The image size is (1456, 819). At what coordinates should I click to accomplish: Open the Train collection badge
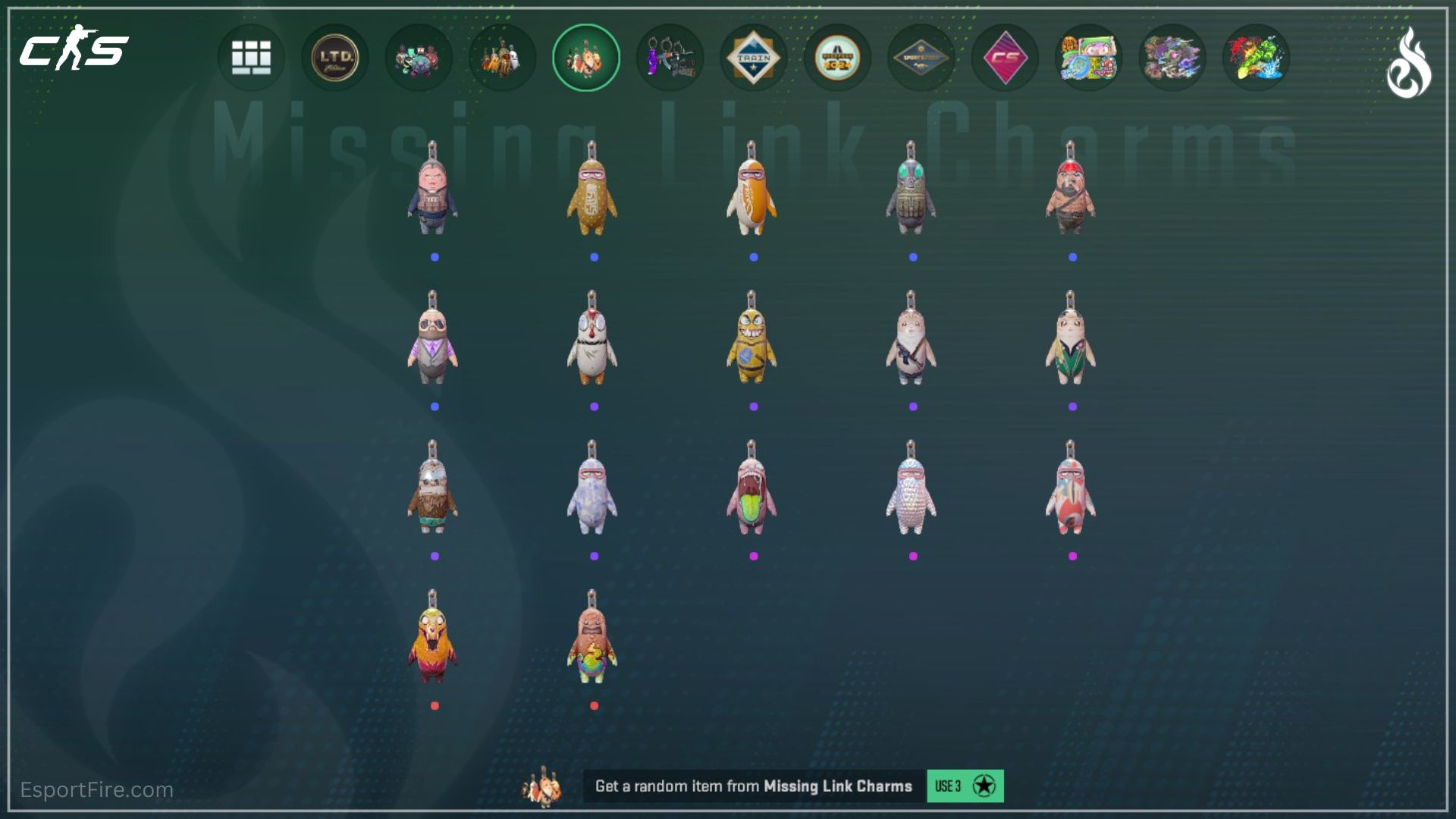pos(753,58)
